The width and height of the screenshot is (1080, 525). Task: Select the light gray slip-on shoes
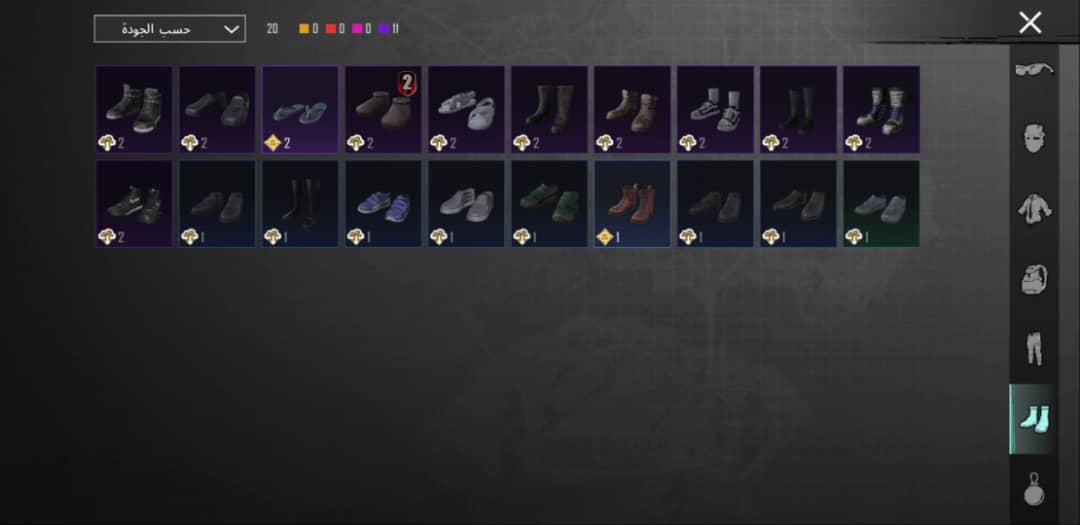(x=466, y=204)
